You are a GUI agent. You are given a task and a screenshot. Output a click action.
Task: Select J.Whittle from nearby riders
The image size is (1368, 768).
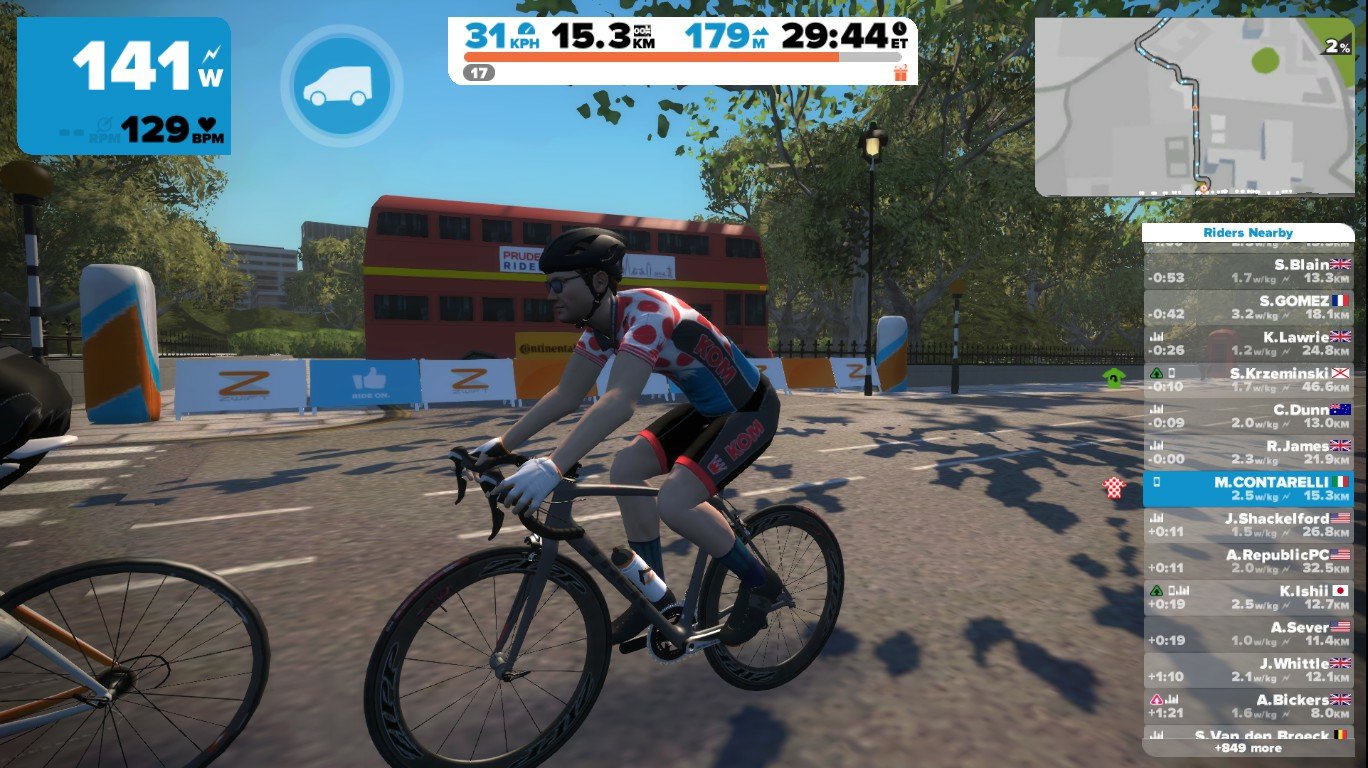tap(1248, 670)
